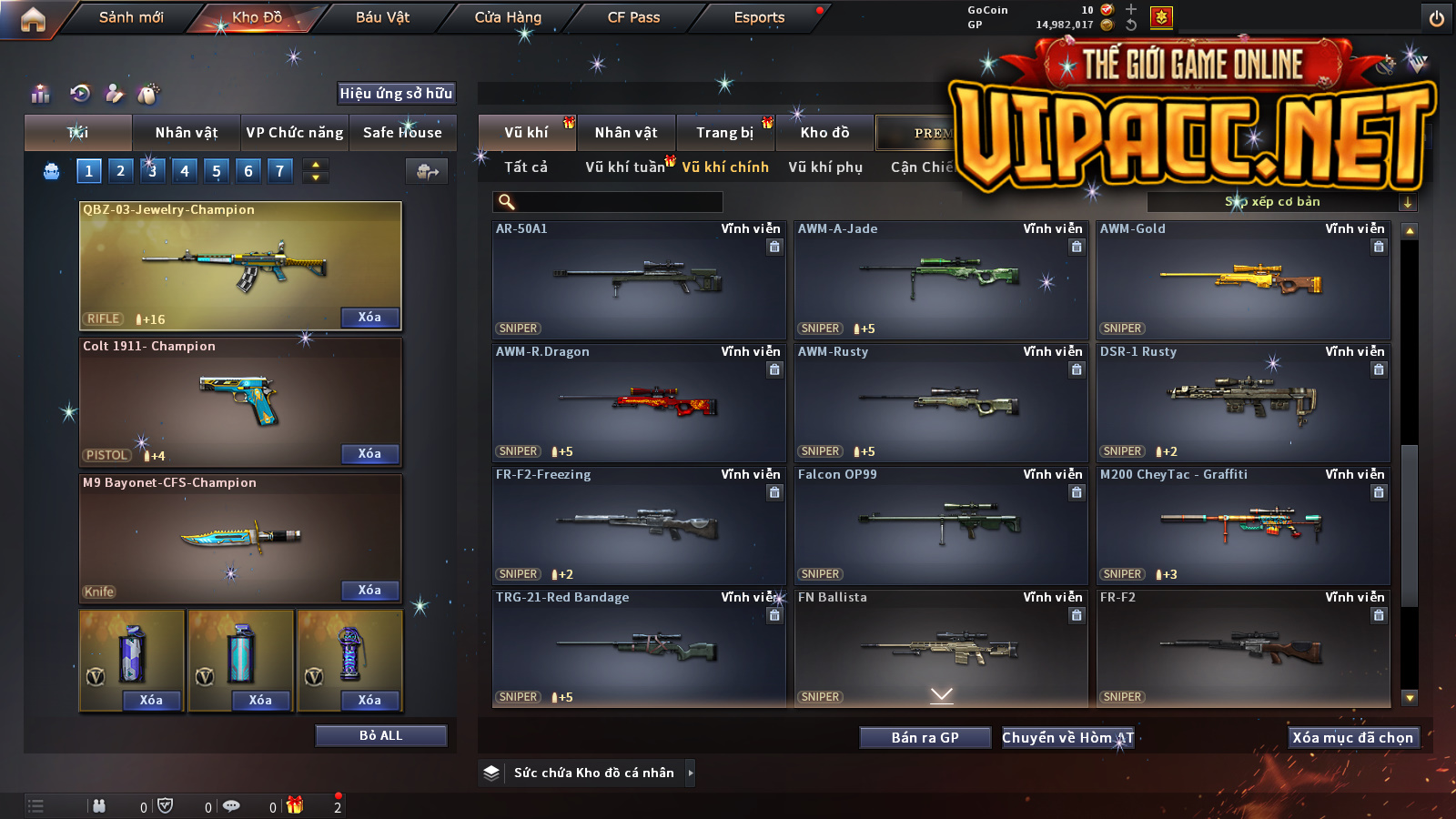Open the Safe House tab
This screenshot has width=1456, height=819.
pyautogui.click(x=402, y=133)
